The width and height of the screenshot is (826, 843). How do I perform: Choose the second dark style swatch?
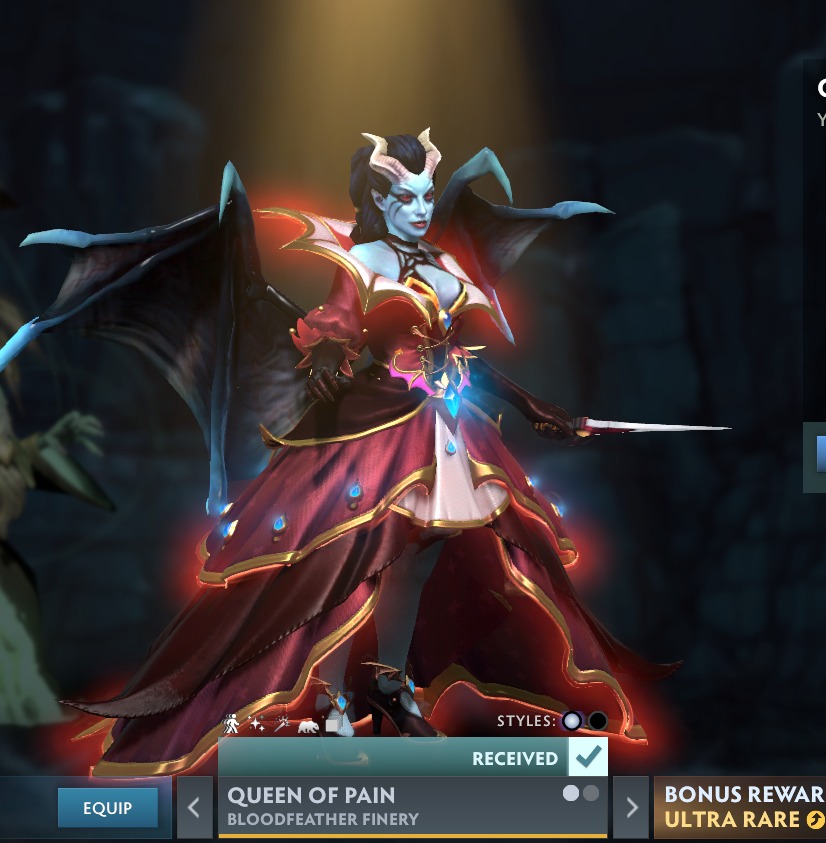coord(598,721)
